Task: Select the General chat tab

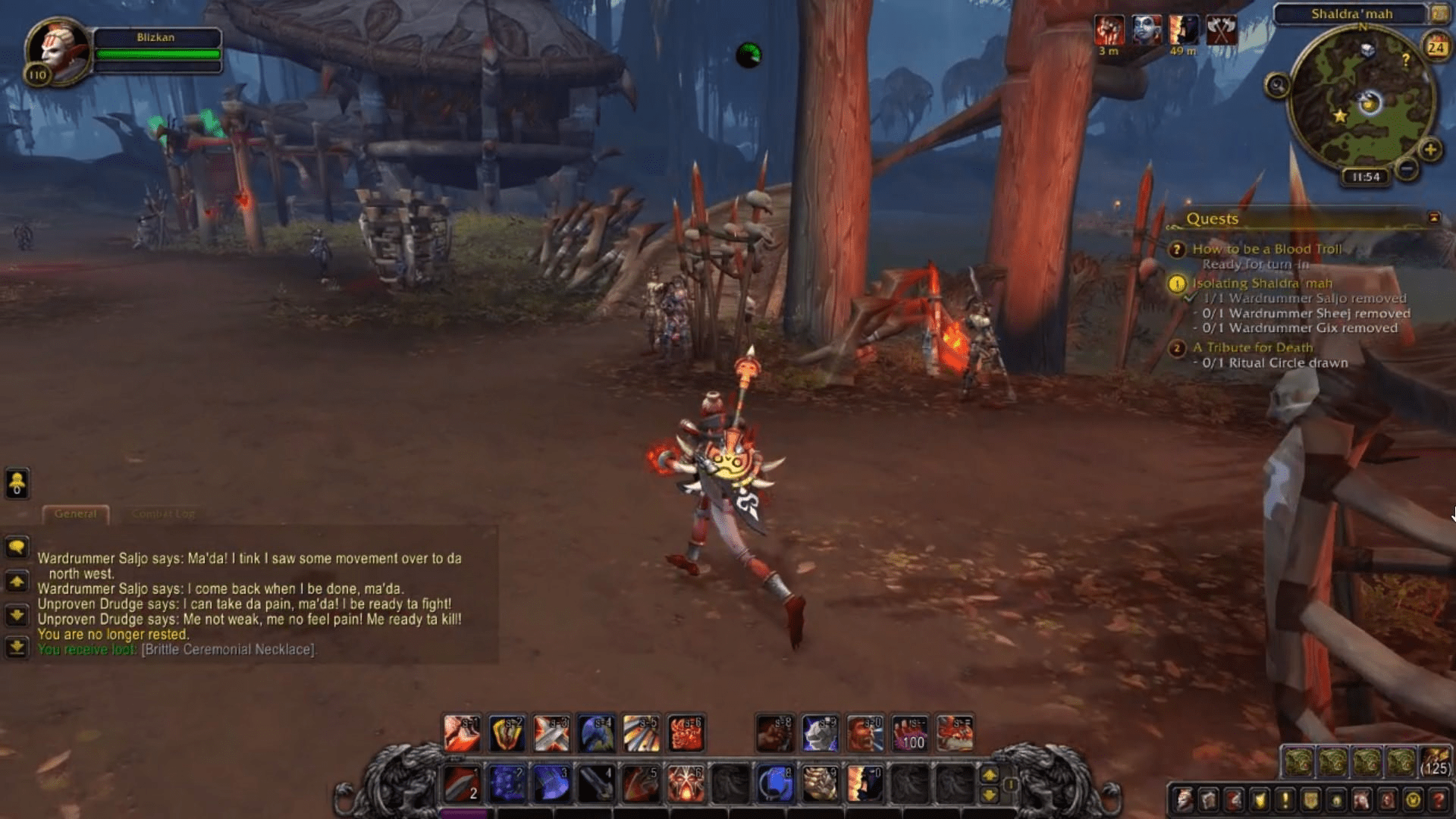Action: [x=75, y=513]
